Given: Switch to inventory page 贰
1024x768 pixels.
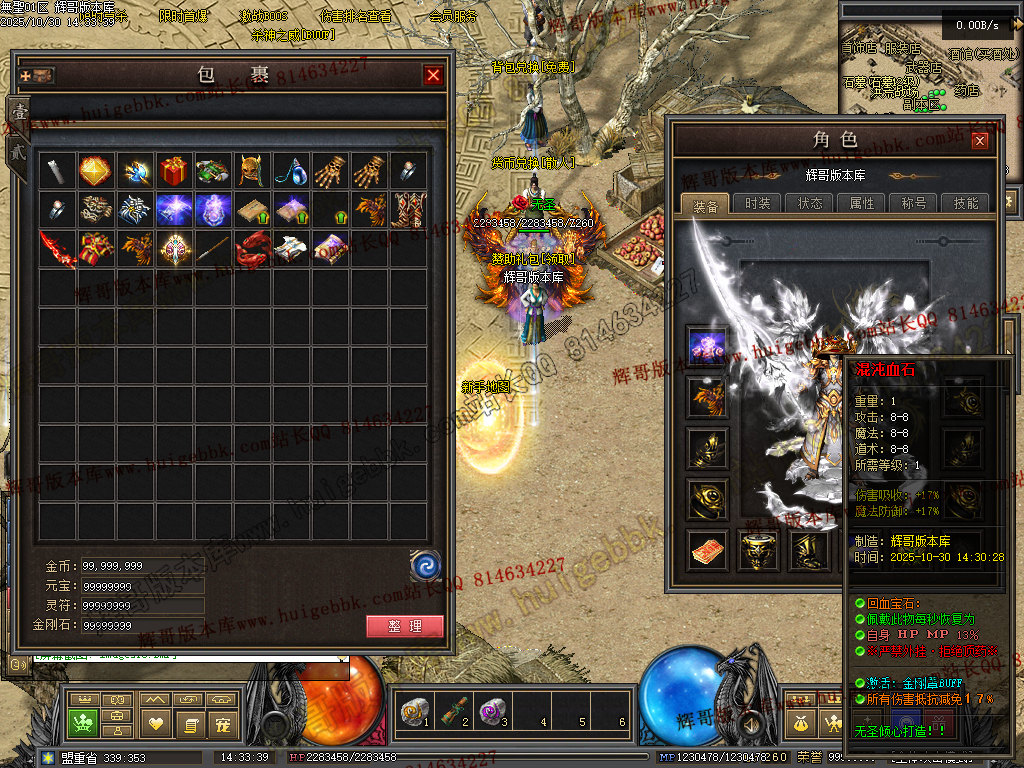Looking at the screenshot, I should pyautogui.click(x=18, y=152).
